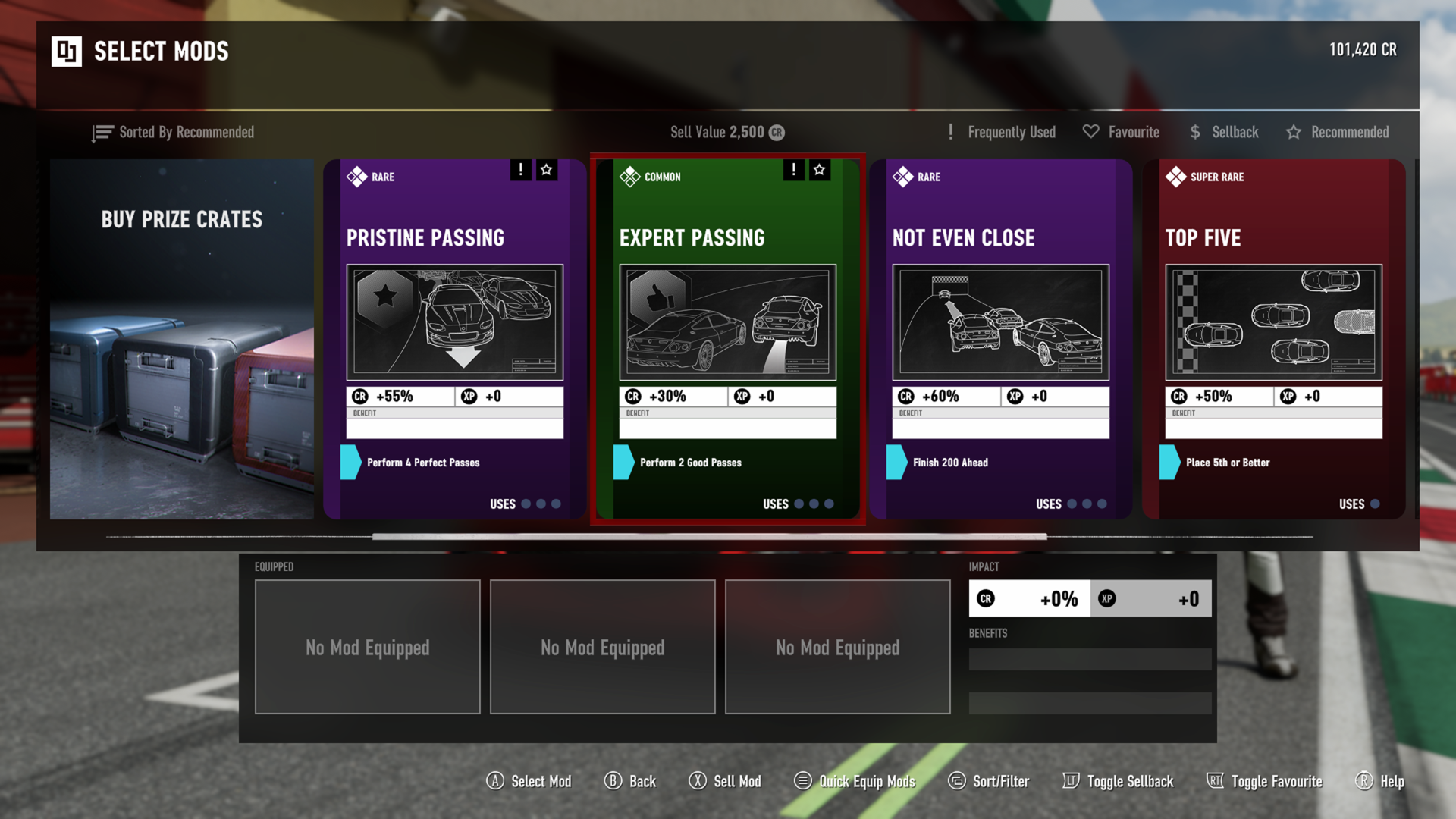Mark Pristine Passing with its star icon
This screenshot has height=819, width=1456.
tap(546, 170)
